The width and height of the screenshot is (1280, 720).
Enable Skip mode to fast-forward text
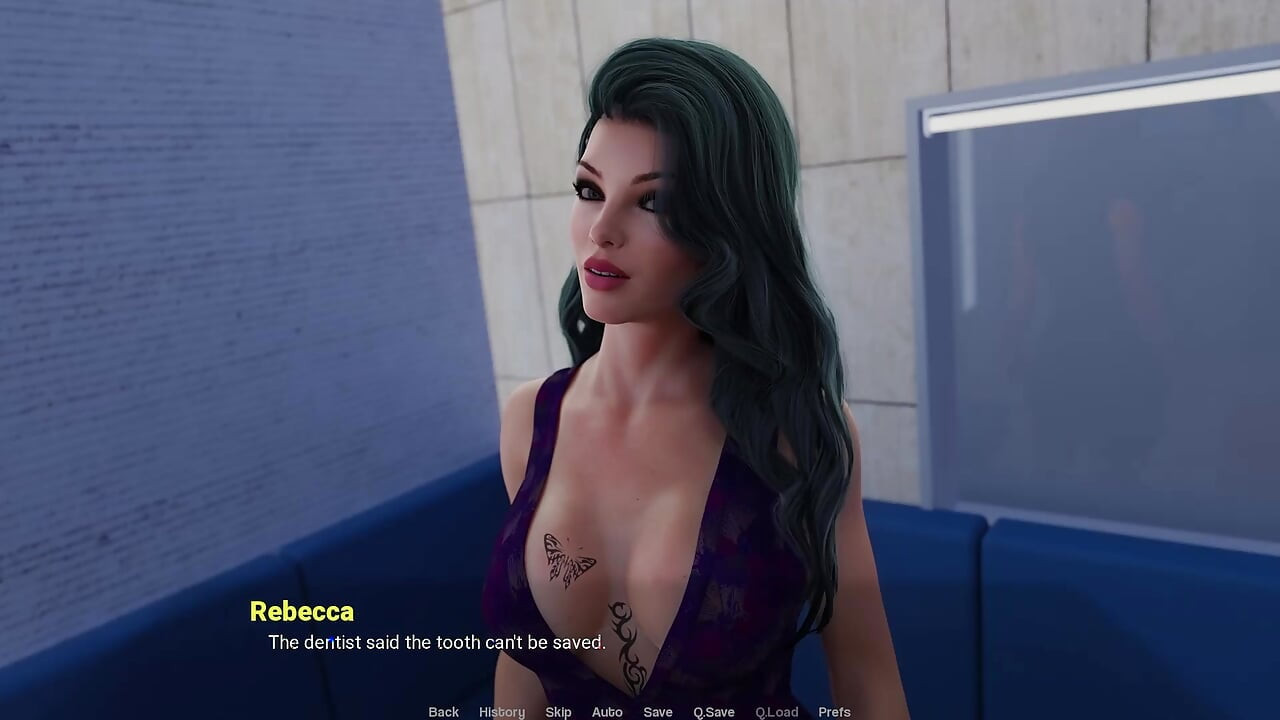point(558,712)
